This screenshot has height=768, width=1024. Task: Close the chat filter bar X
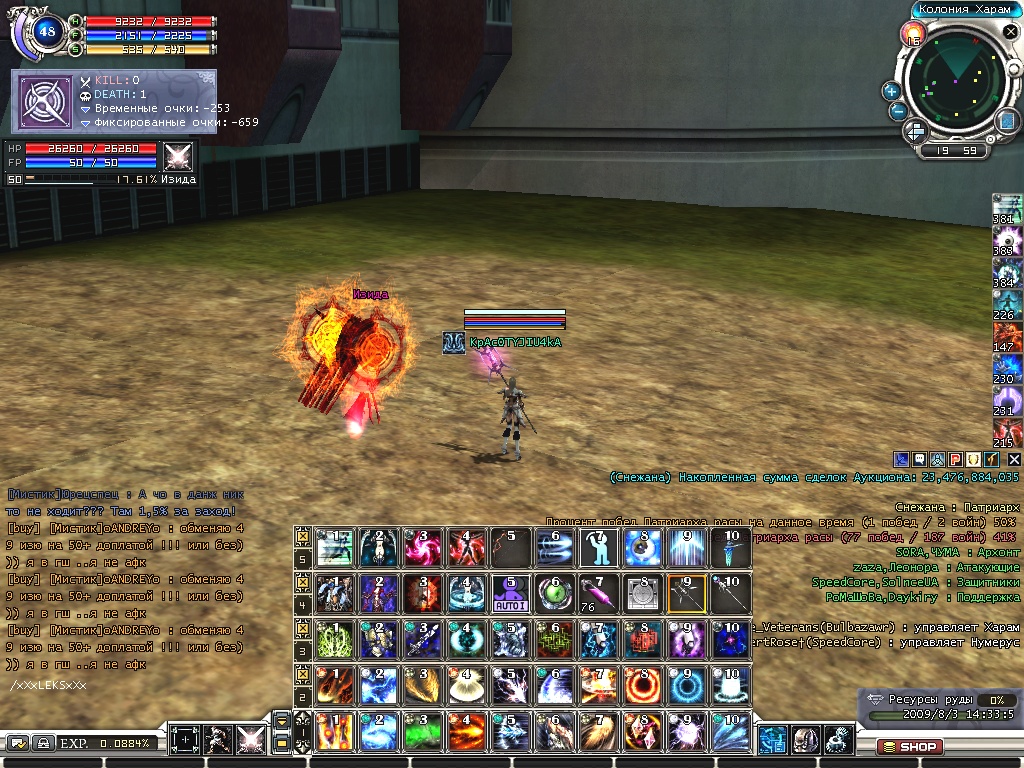point(1013,458)
